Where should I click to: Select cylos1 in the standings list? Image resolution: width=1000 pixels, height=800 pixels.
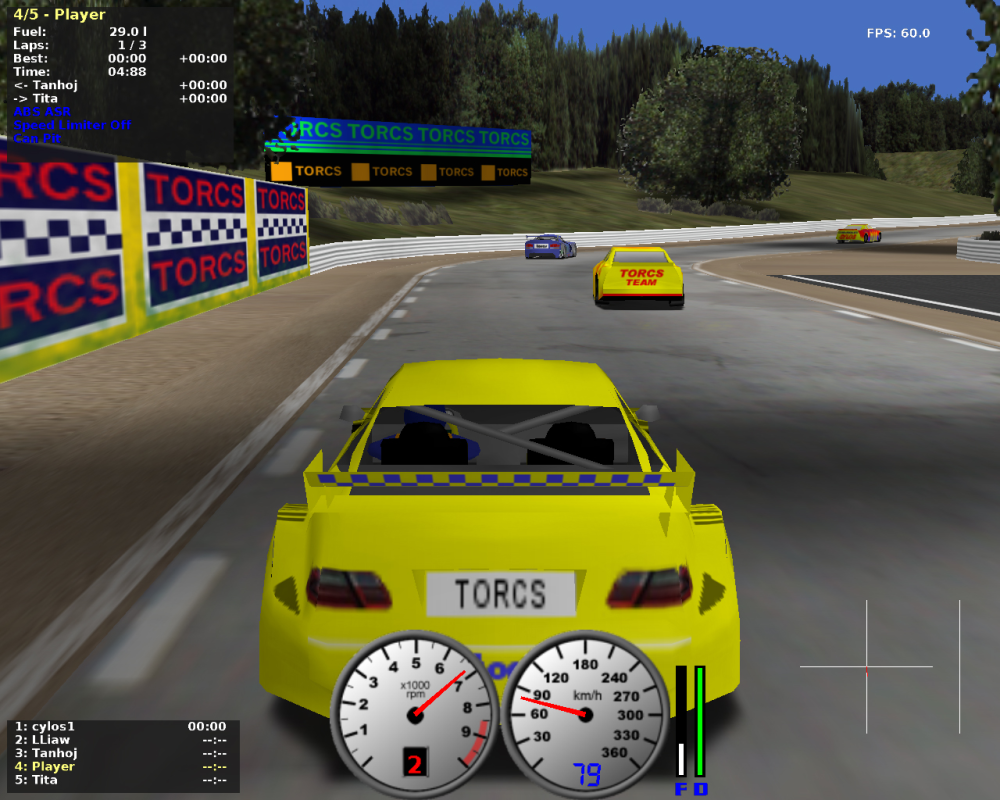[x=52, y=727]
